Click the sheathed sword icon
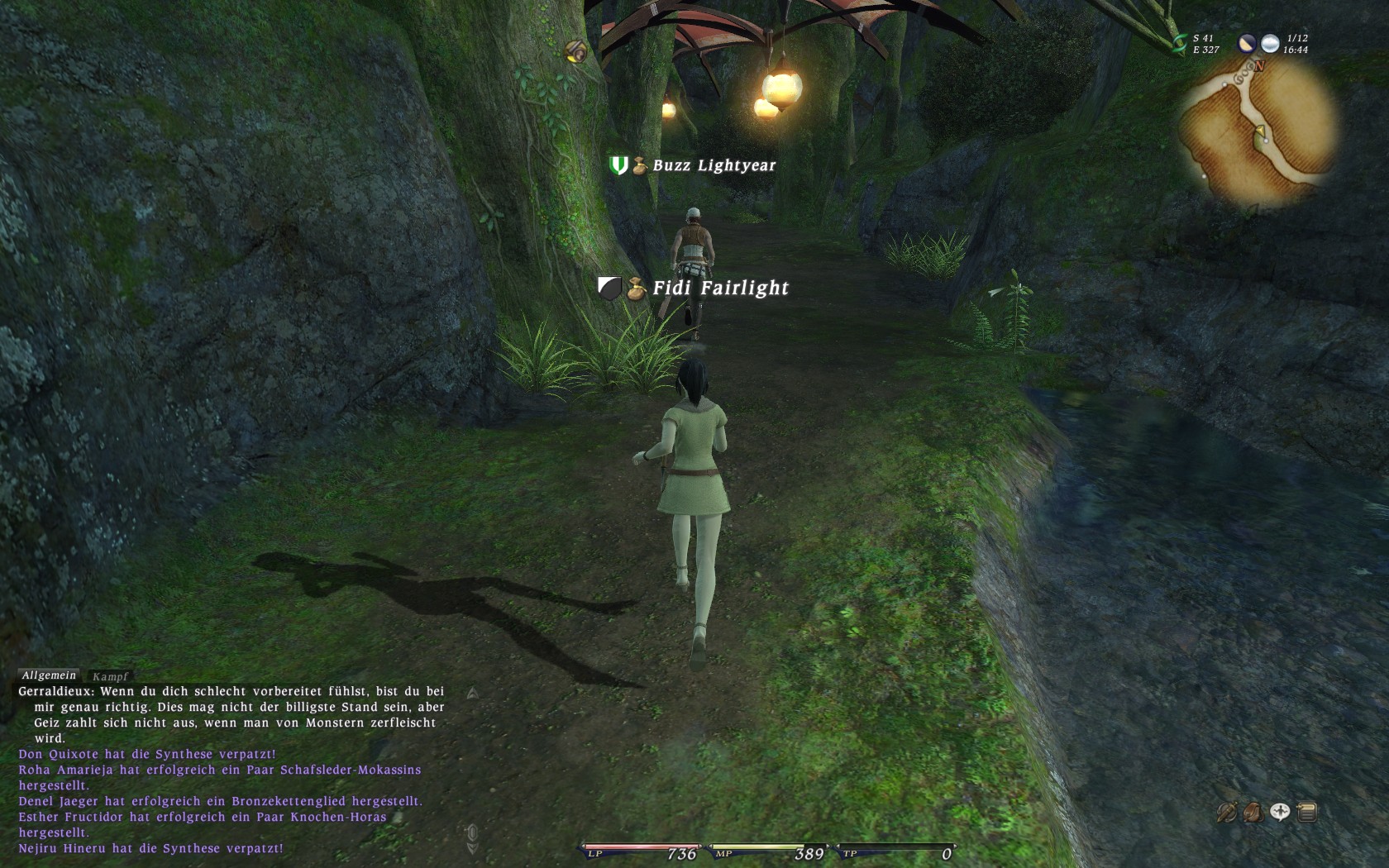This screenshot has width=1389, height=868. [x=1226, y=813]
